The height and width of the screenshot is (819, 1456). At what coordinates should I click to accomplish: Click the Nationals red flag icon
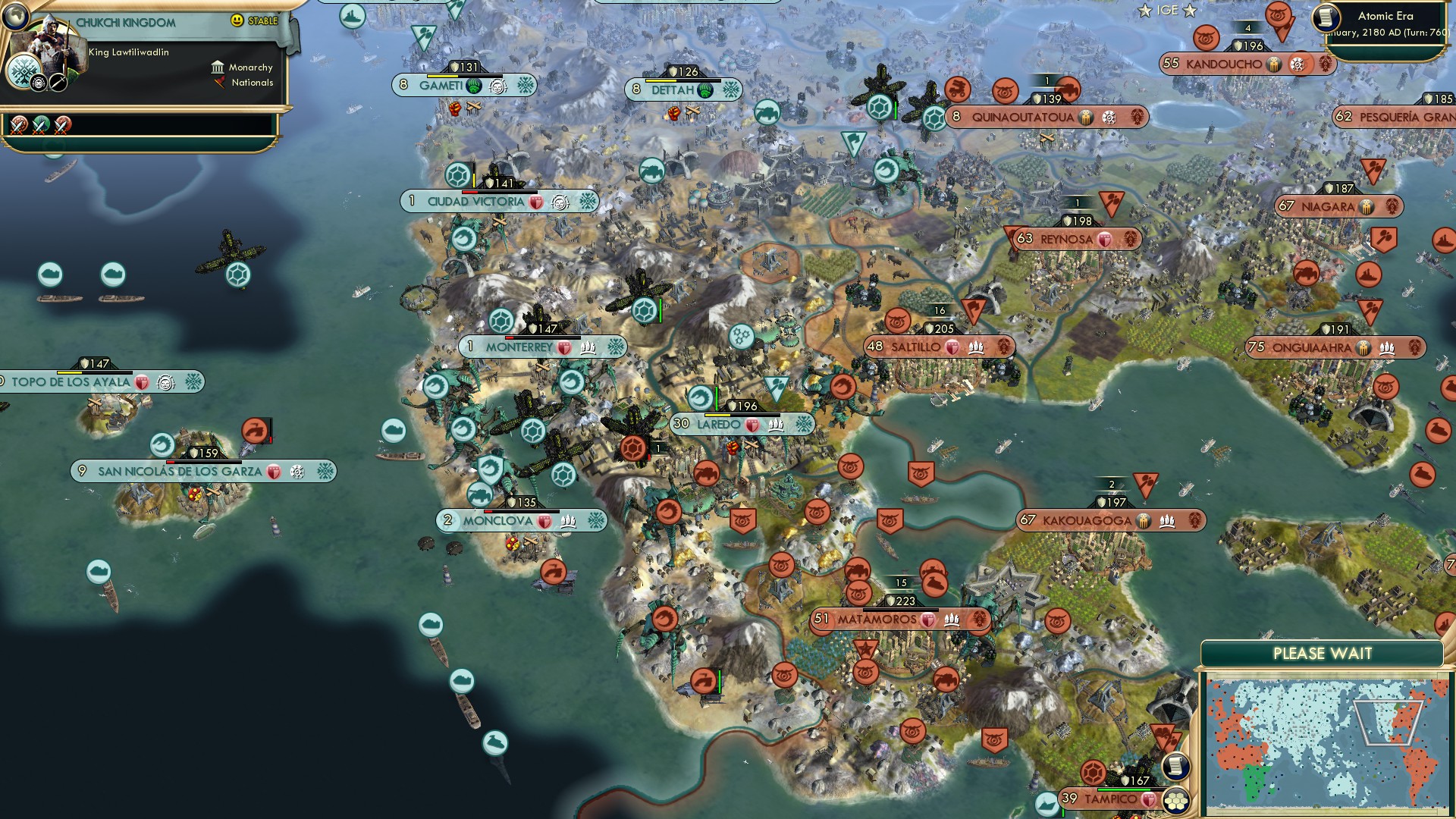click(221, 83)
